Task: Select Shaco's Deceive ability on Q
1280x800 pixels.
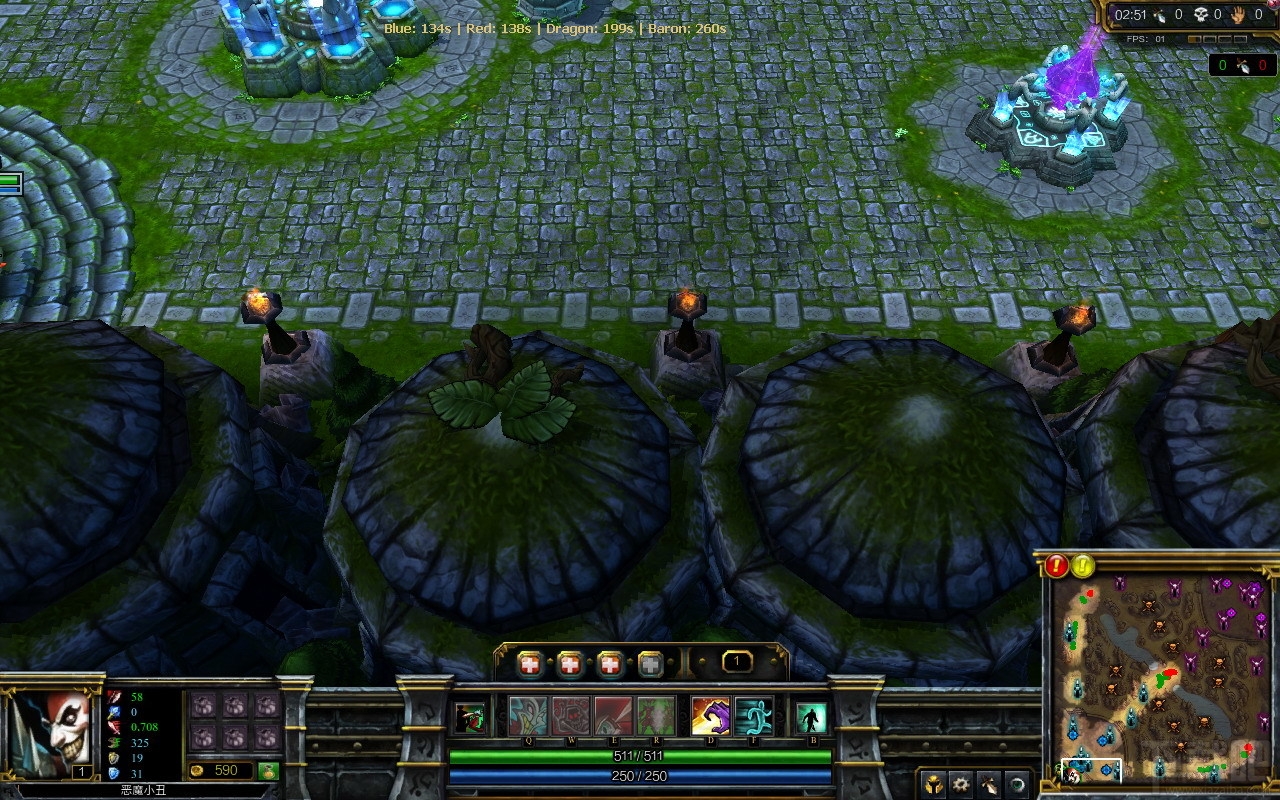Action: 527,717
